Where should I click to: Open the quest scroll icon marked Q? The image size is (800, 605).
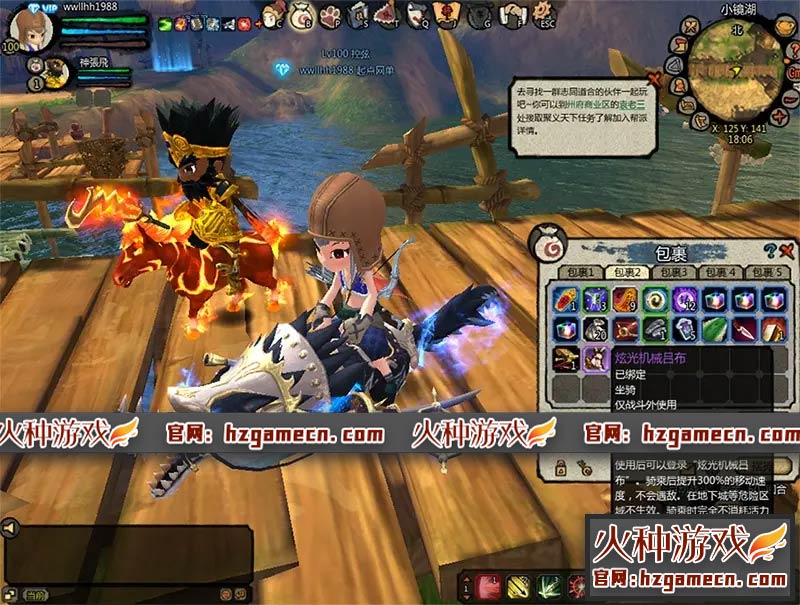coord(416,15)
